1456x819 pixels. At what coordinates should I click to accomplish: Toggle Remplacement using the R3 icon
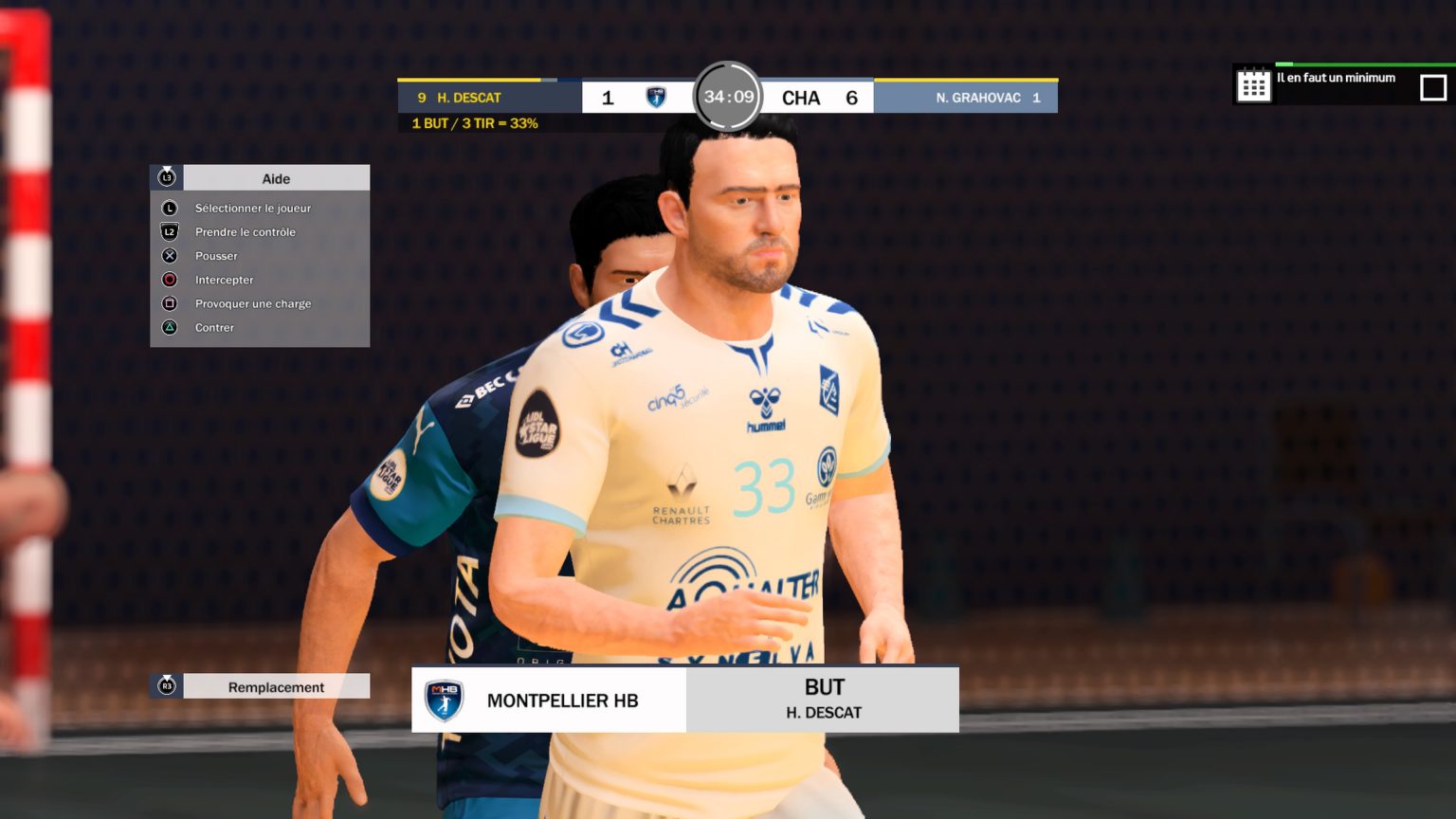(166, 686)
